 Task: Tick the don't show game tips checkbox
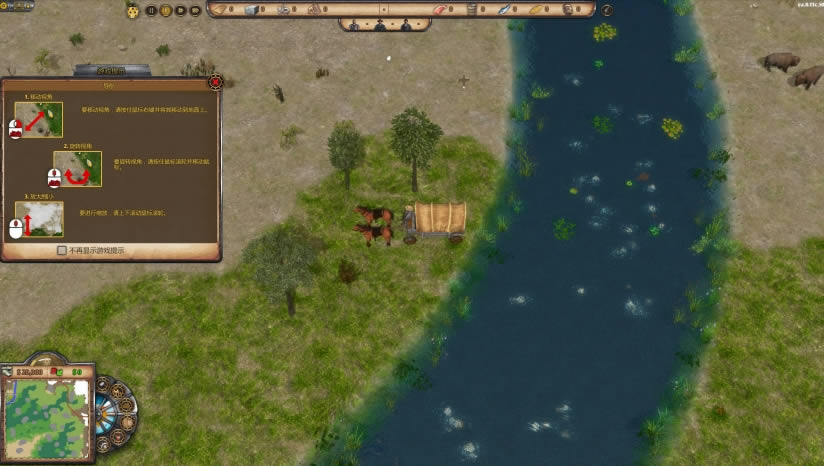click(62, 250)
